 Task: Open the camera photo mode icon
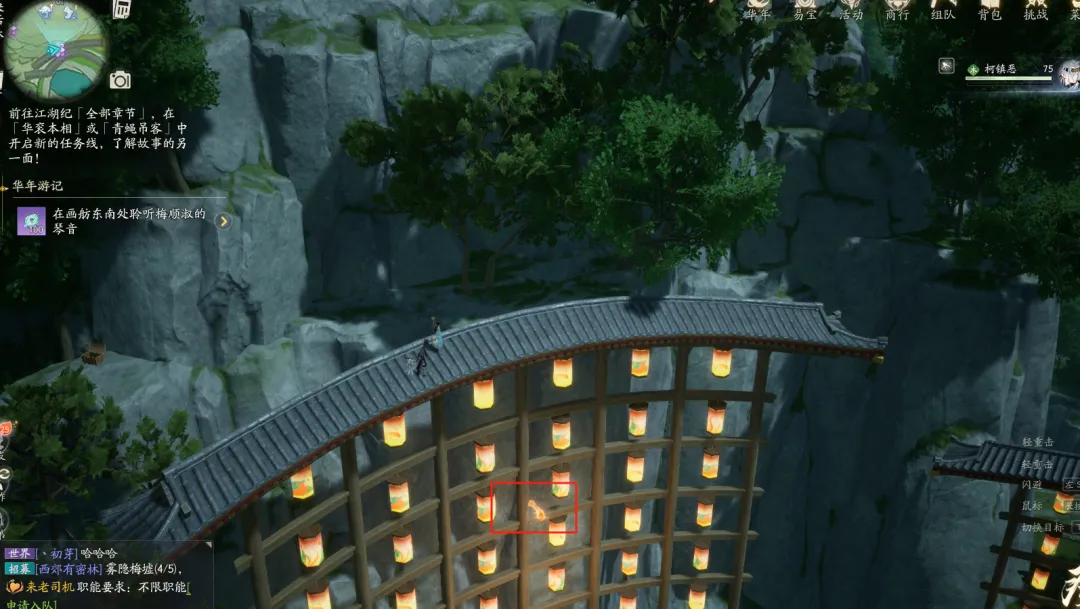click(120, 80)
